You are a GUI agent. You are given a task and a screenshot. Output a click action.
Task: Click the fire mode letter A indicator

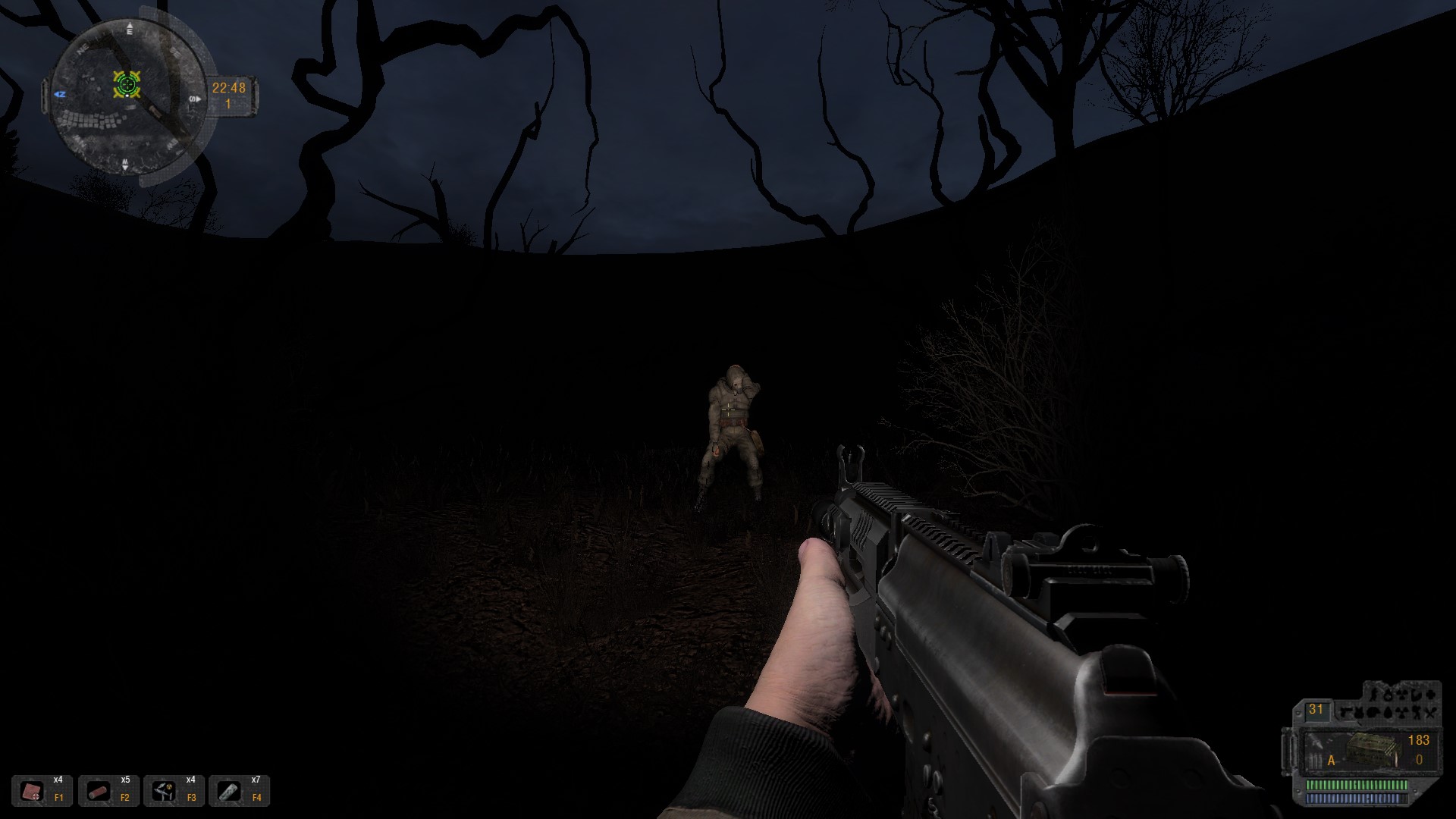tap(1331, 760)
